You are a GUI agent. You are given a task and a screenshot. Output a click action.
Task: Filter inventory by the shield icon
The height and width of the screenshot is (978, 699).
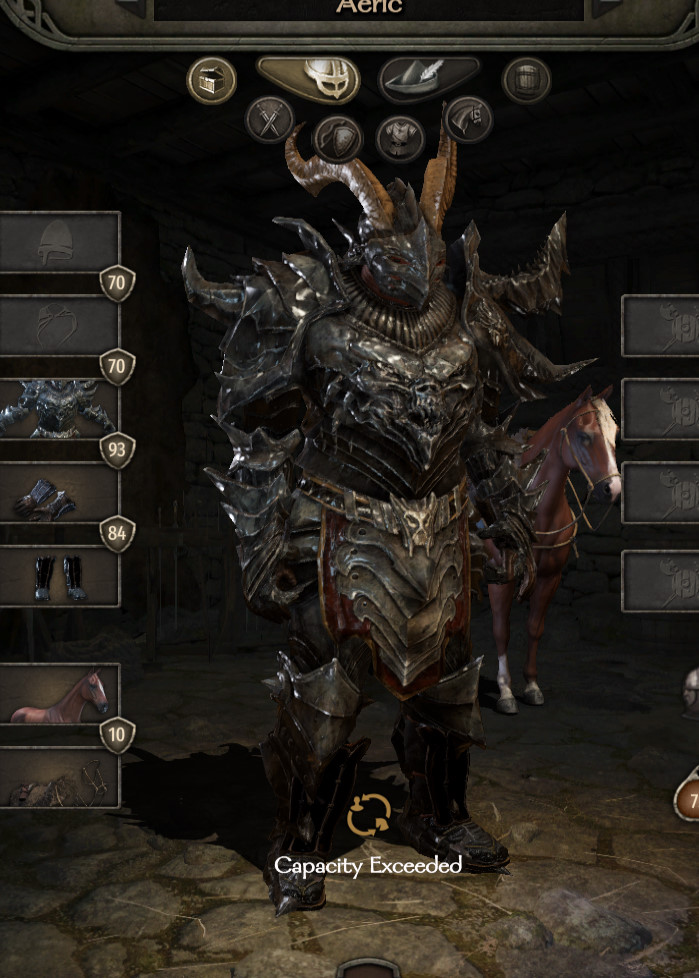336,137
